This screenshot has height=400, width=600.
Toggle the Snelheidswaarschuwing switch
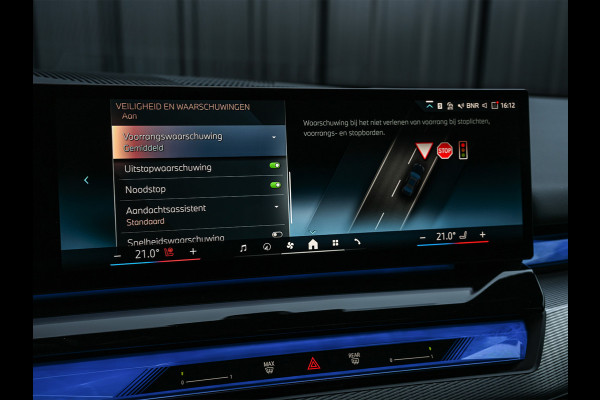tap(276, 234)
